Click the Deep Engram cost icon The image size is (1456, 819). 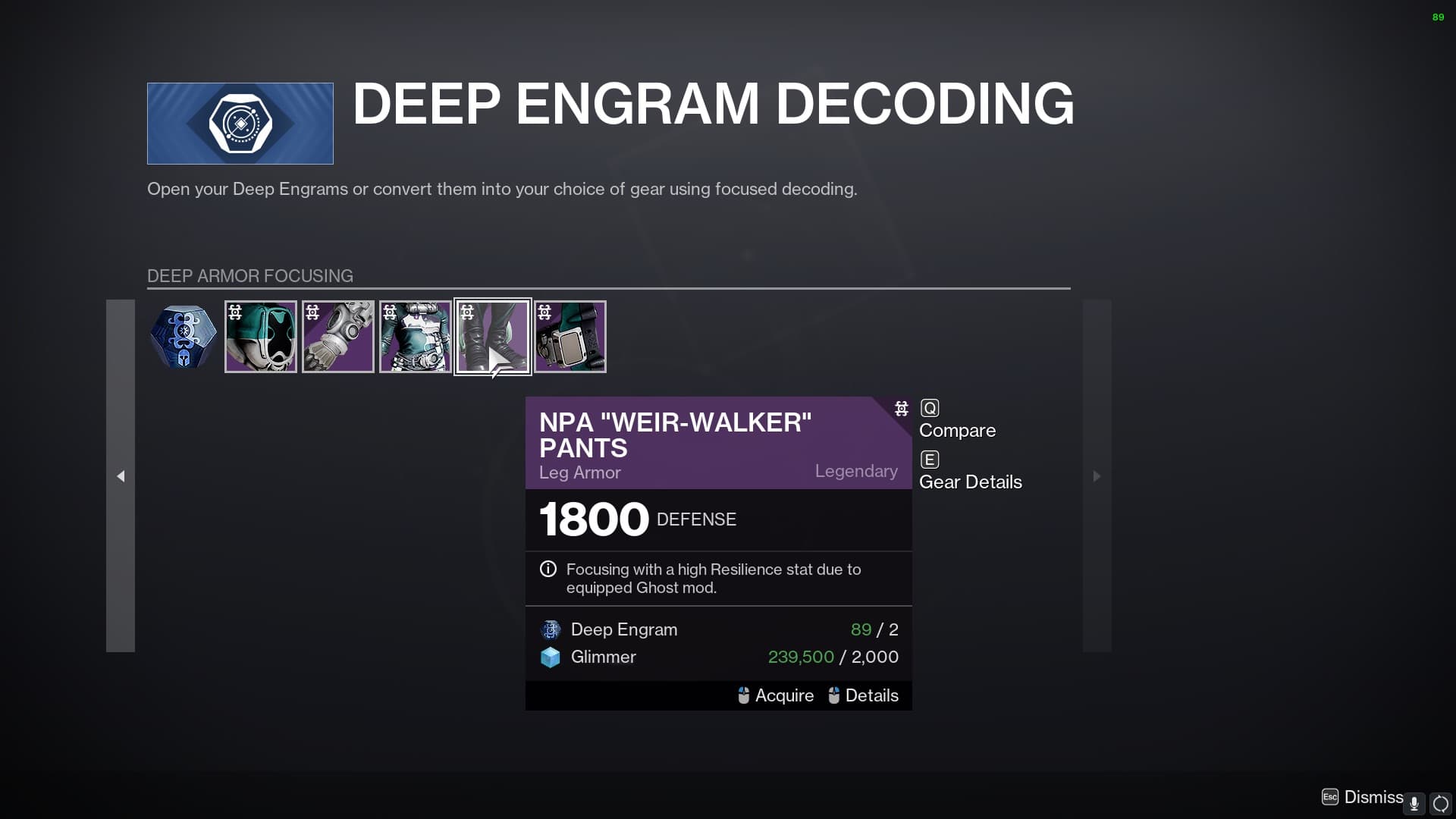550,629
